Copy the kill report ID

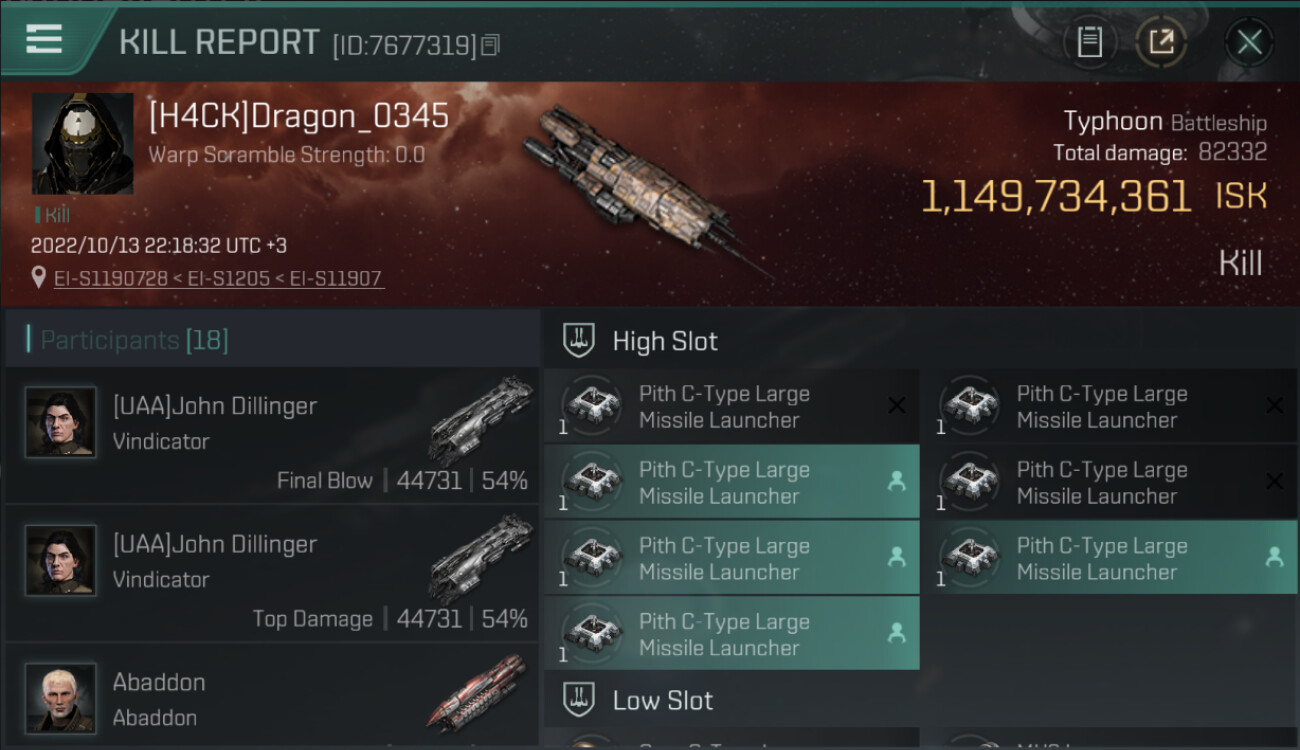click(490, 45)
